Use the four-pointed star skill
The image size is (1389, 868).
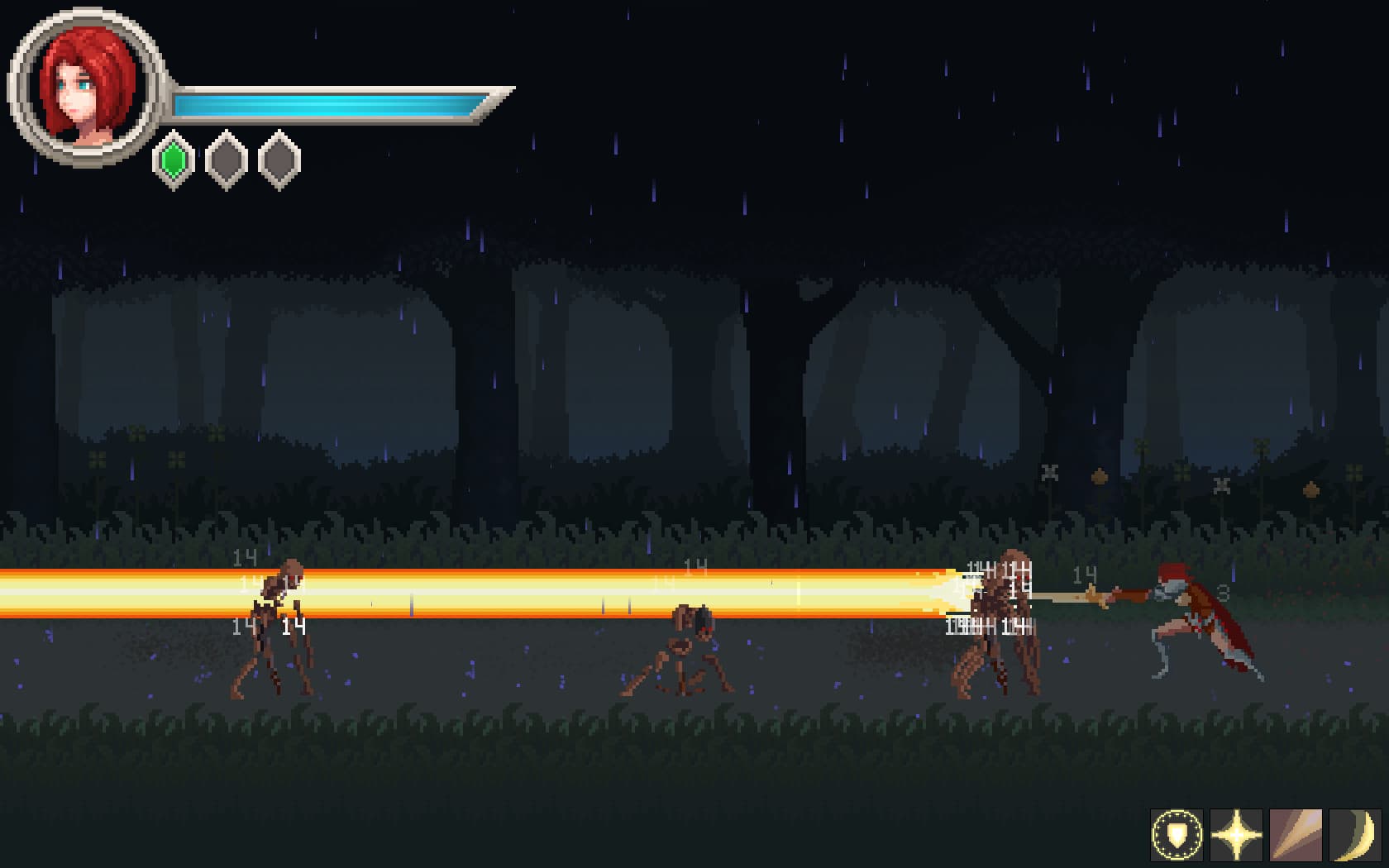point(1236,835)
